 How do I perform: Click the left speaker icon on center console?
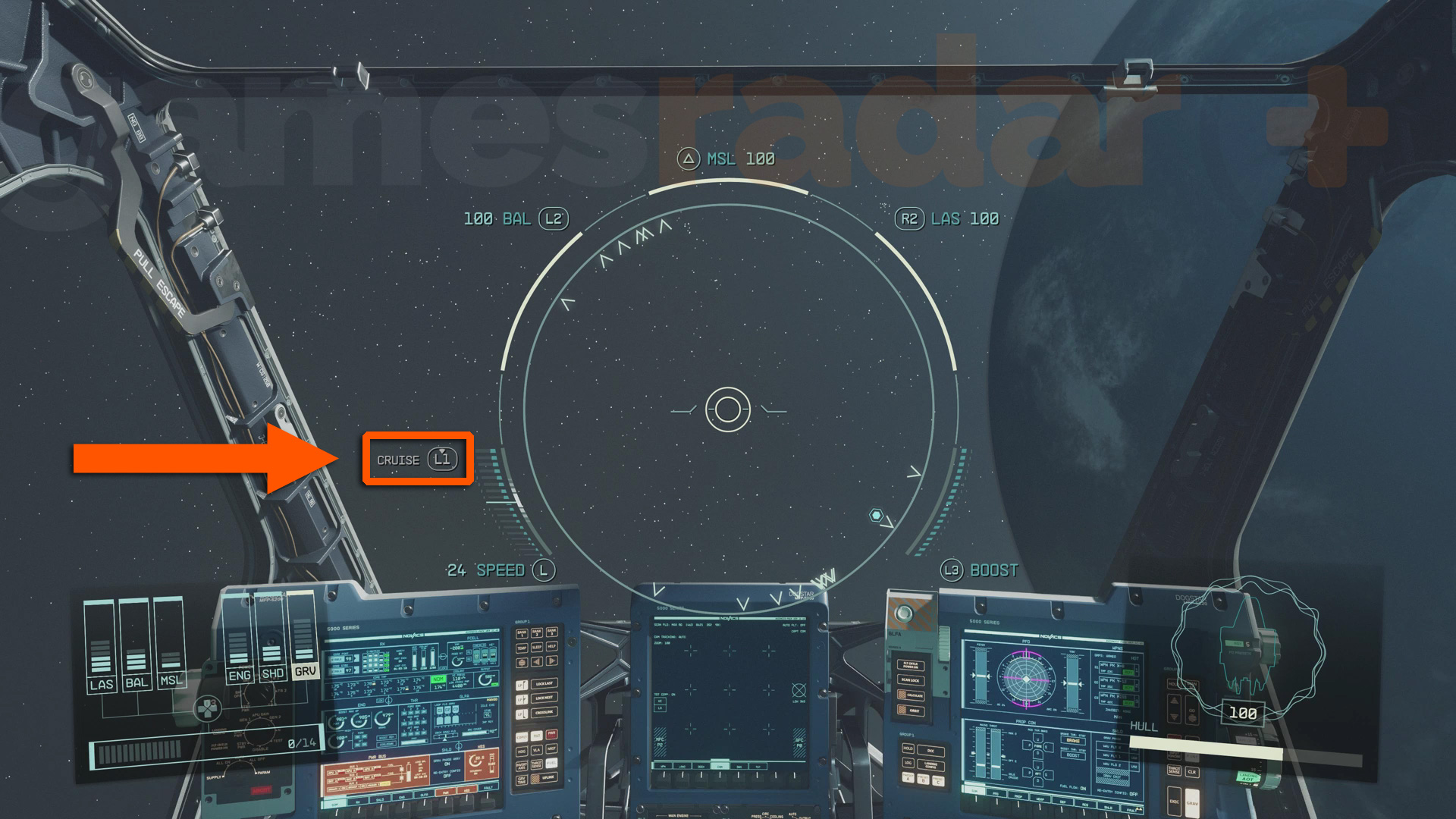pos(536,662)
